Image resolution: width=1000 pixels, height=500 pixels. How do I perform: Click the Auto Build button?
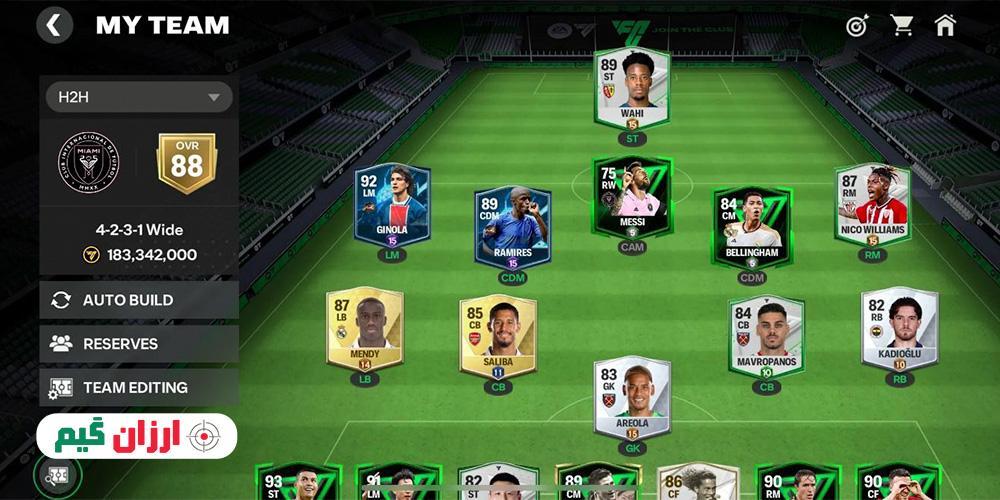pos(139,300)
